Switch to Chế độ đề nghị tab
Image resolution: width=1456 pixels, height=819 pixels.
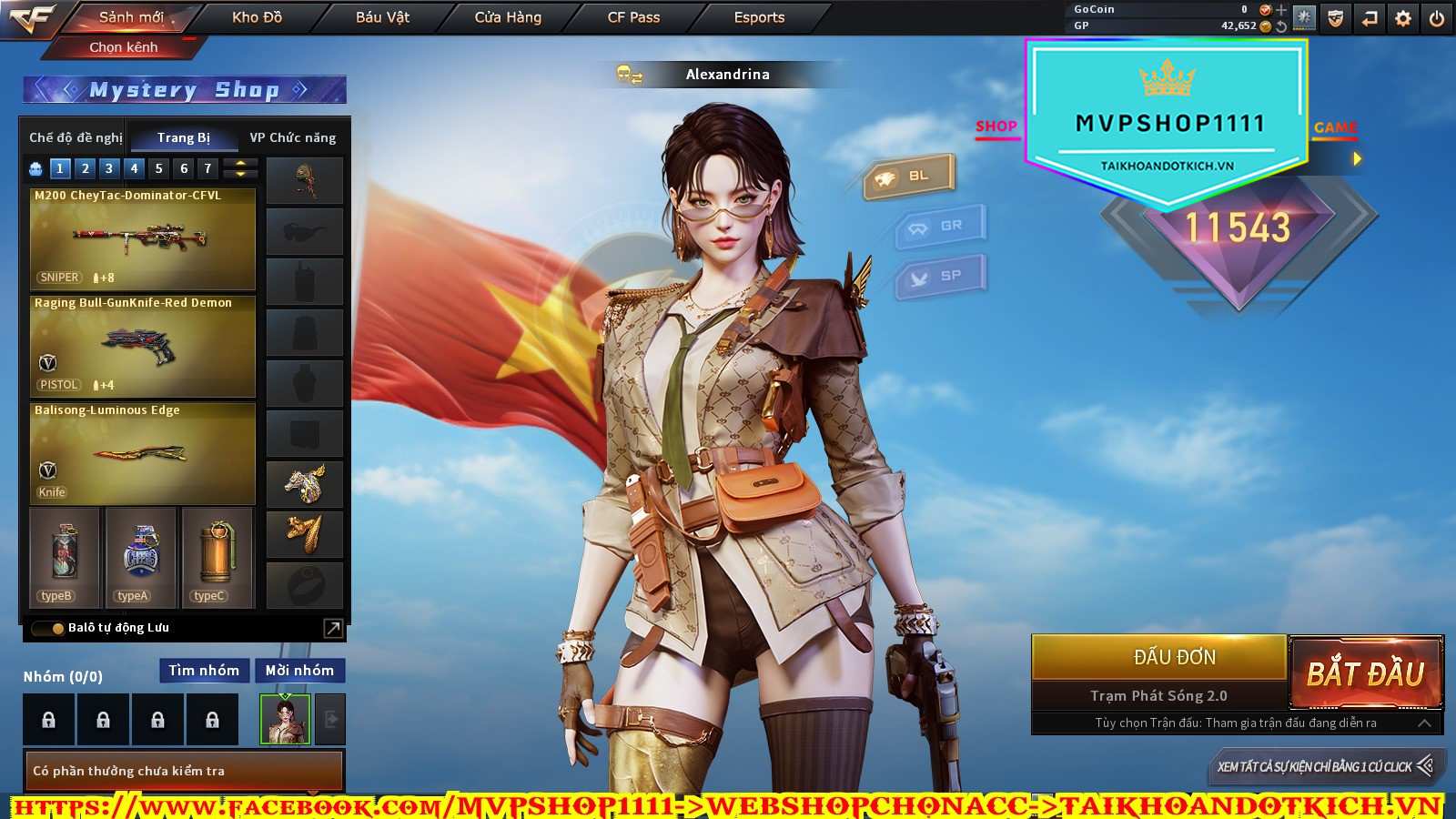pos(76,137)
